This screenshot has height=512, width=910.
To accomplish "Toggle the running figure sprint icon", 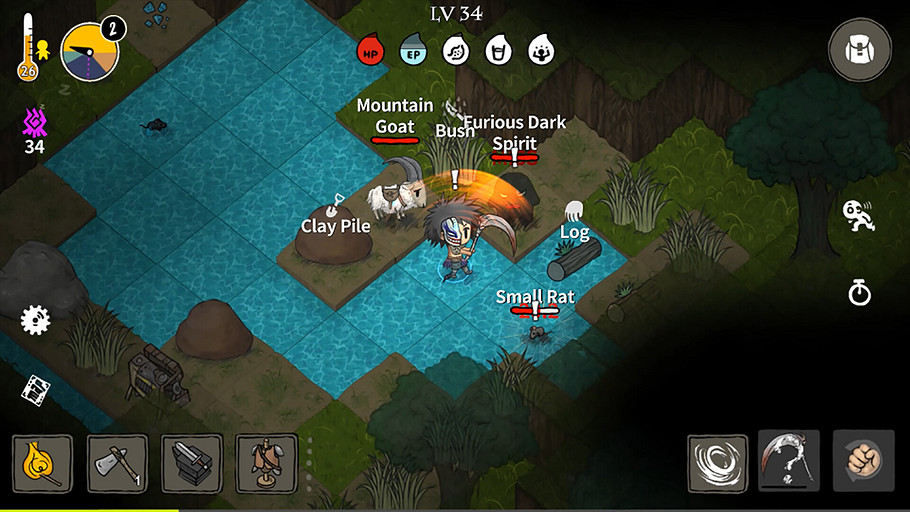I will coord(858,215).
